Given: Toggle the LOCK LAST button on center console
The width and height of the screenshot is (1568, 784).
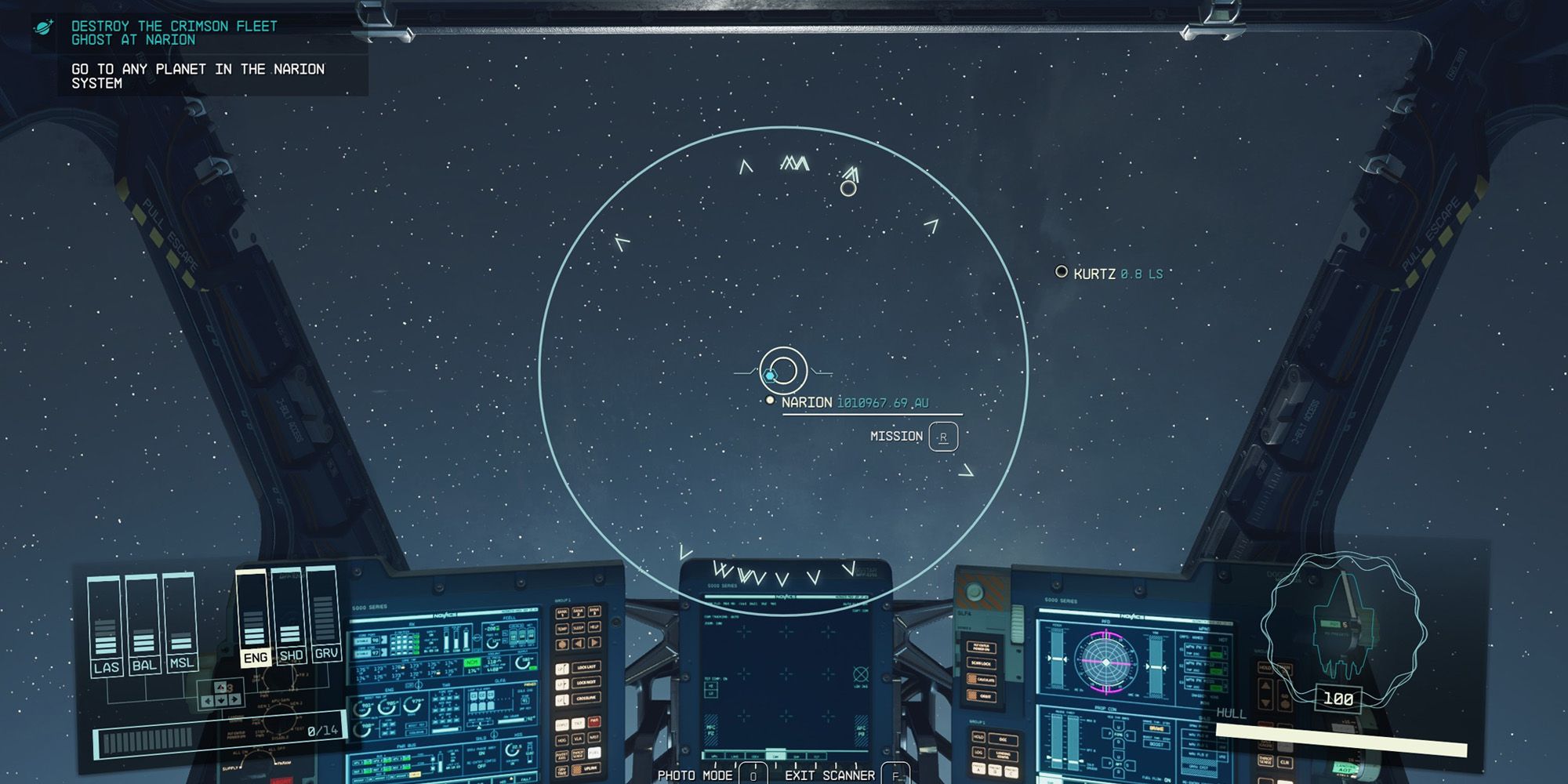Looking at the screenshot, I should (x=586, y=667).
